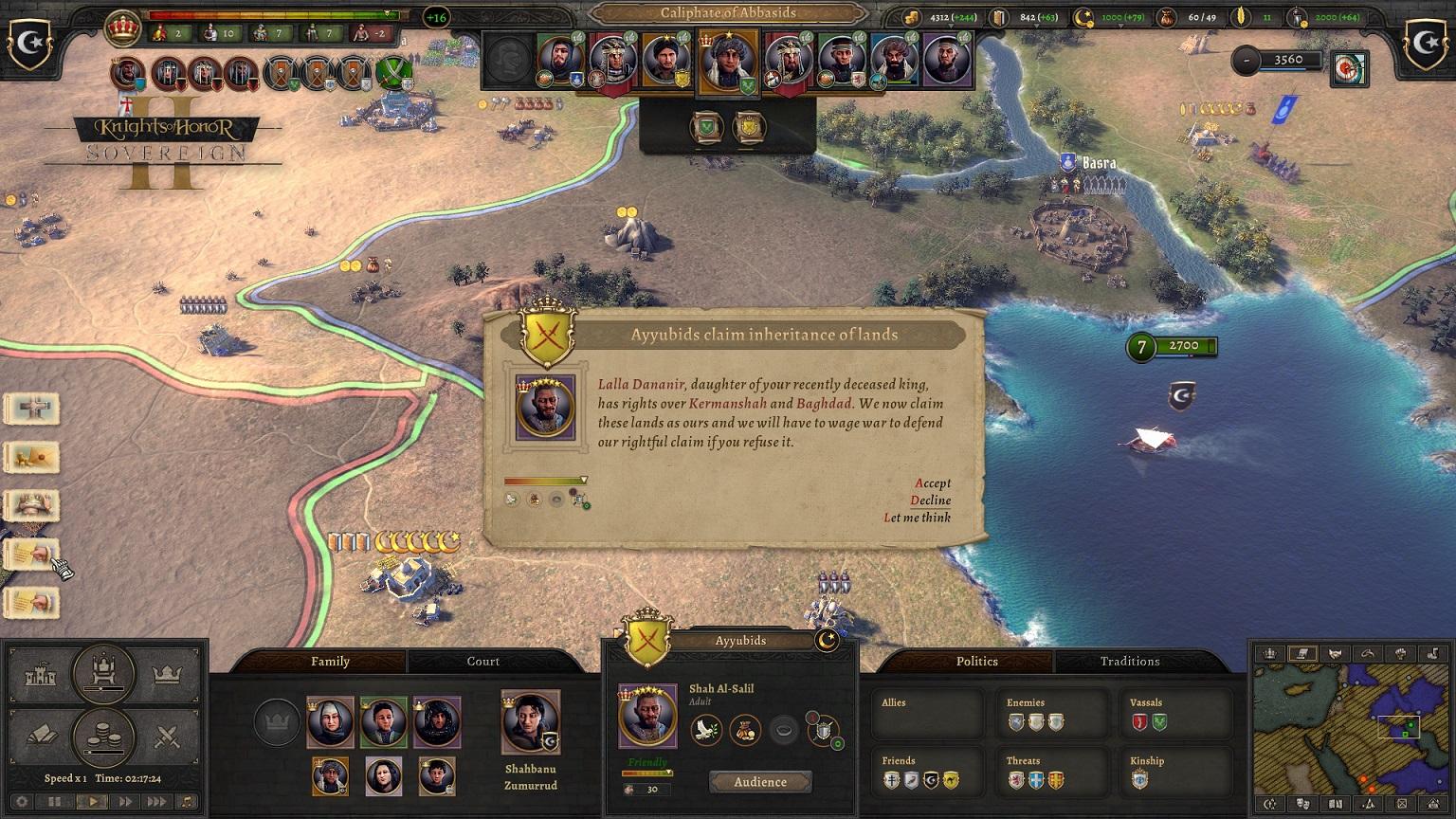Open the crossed swords military button
The width and height of the screenshot is (1456, 819).
tap(167, 737)
